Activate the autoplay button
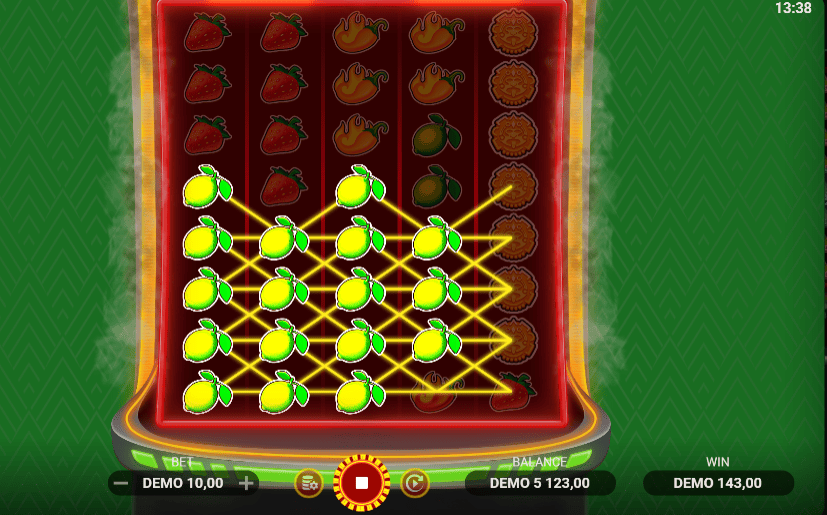This screenshot has height=515, width=827. [x=415, y=484]
